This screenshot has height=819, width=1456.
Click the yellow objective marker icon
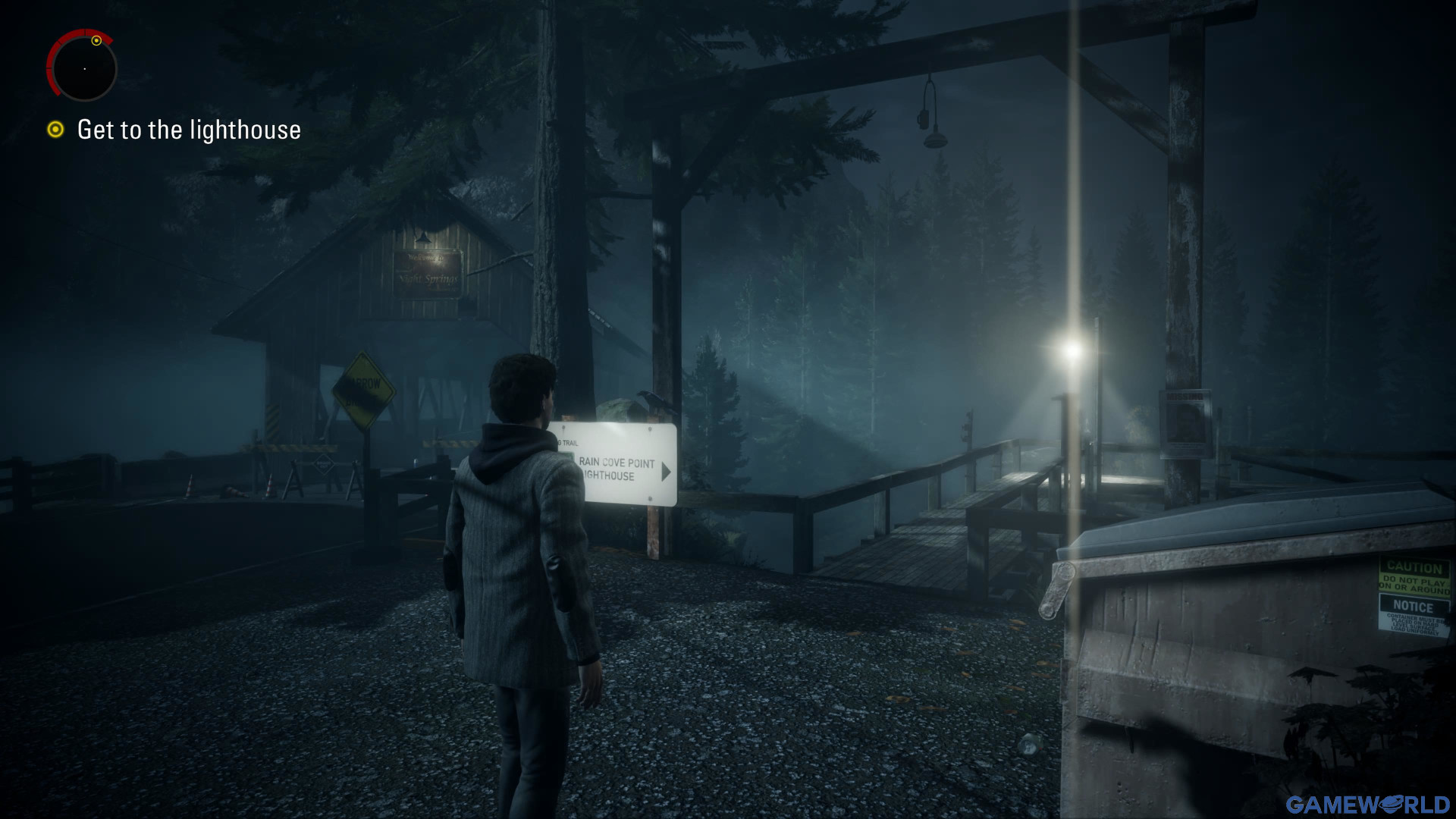tap(55, 130)
